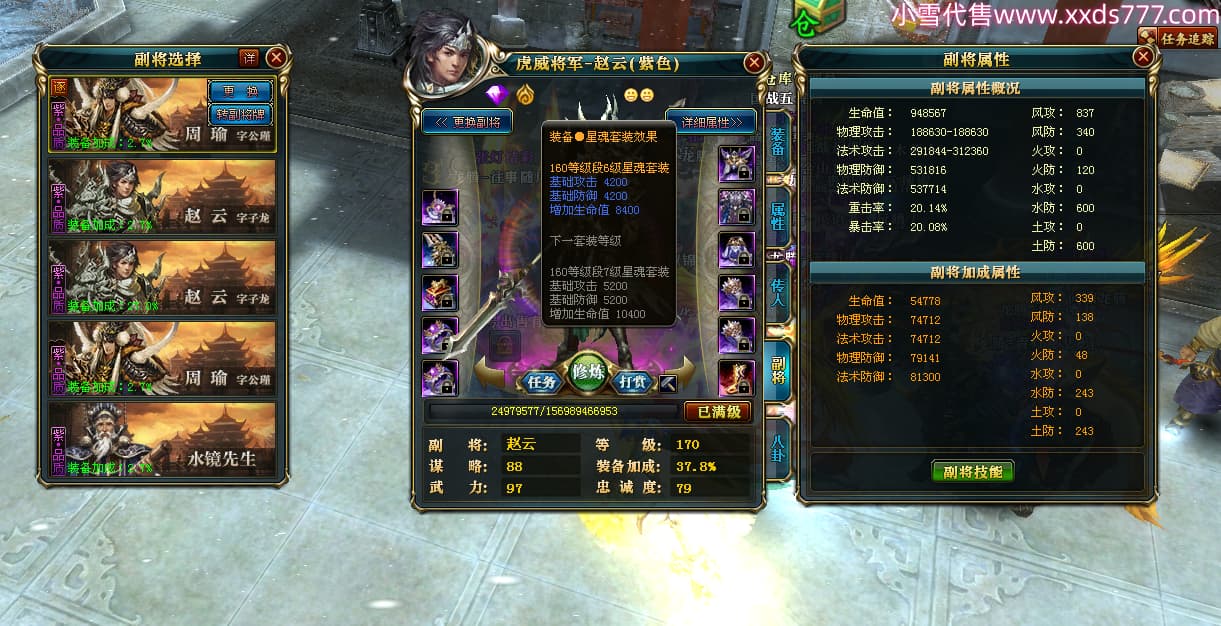Click the 详 button beside 副将选择
This screenshot has width=1221, height=626.
248,58
